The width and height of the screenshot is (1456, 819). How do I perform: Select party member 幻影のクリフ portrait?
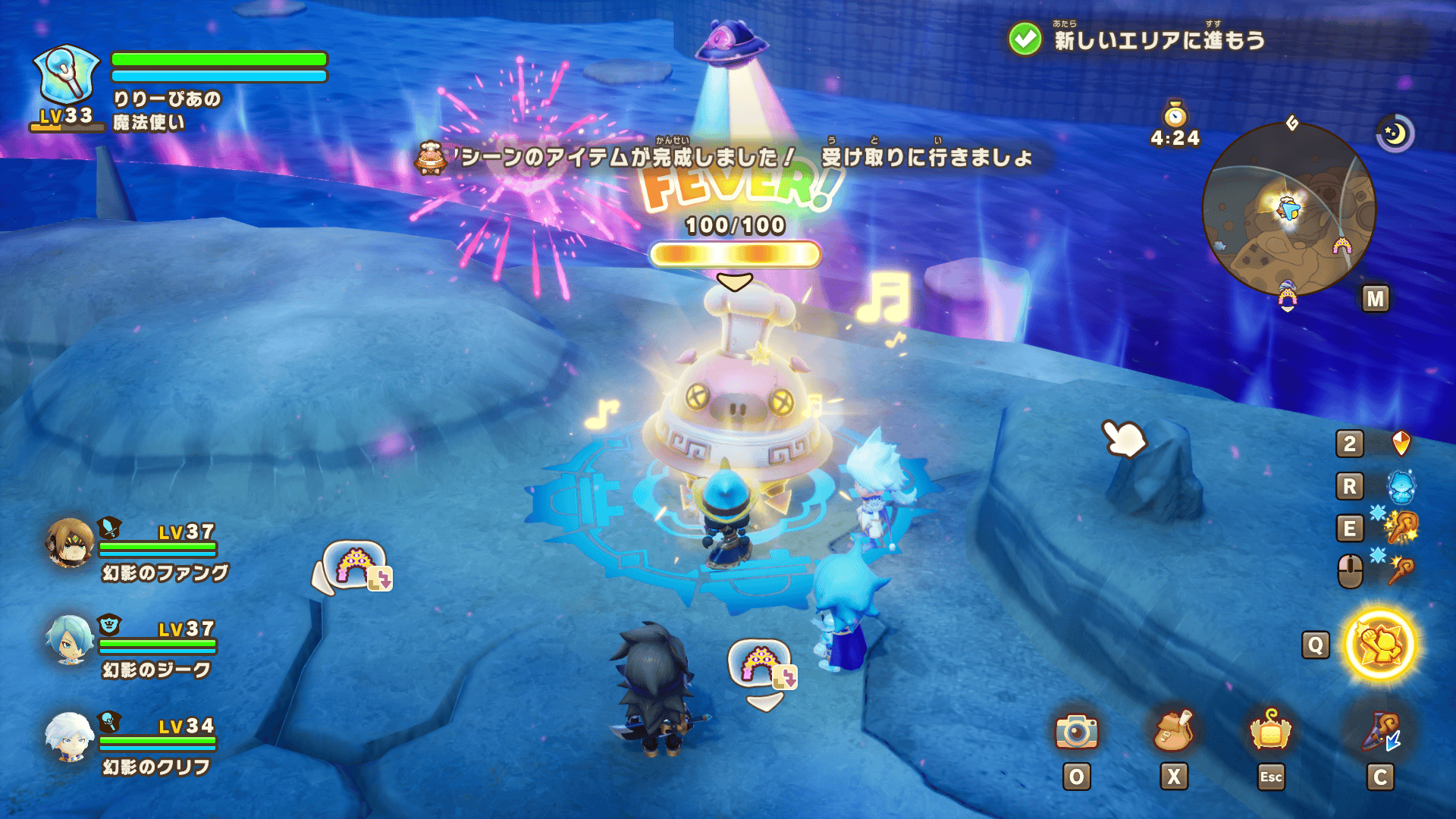tap(70, 736)
